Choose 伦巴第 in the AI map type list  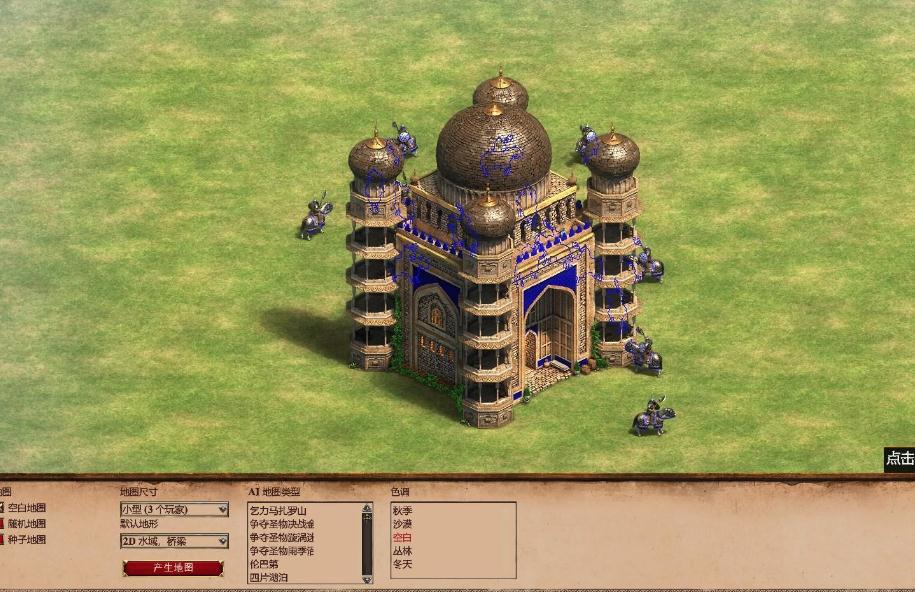[264, 564]
